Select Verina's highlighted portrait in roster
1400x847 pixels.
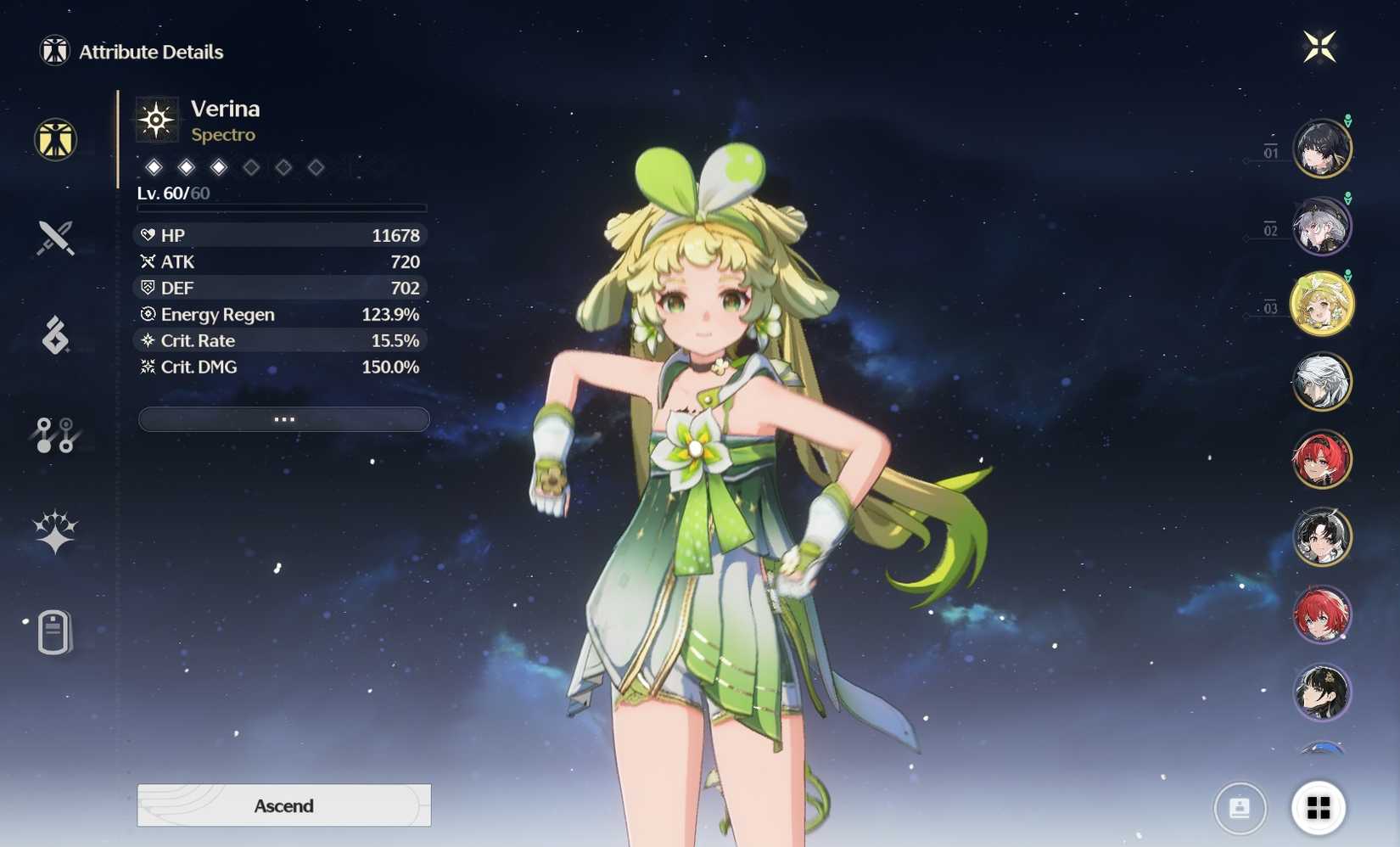click(1321, 303)
